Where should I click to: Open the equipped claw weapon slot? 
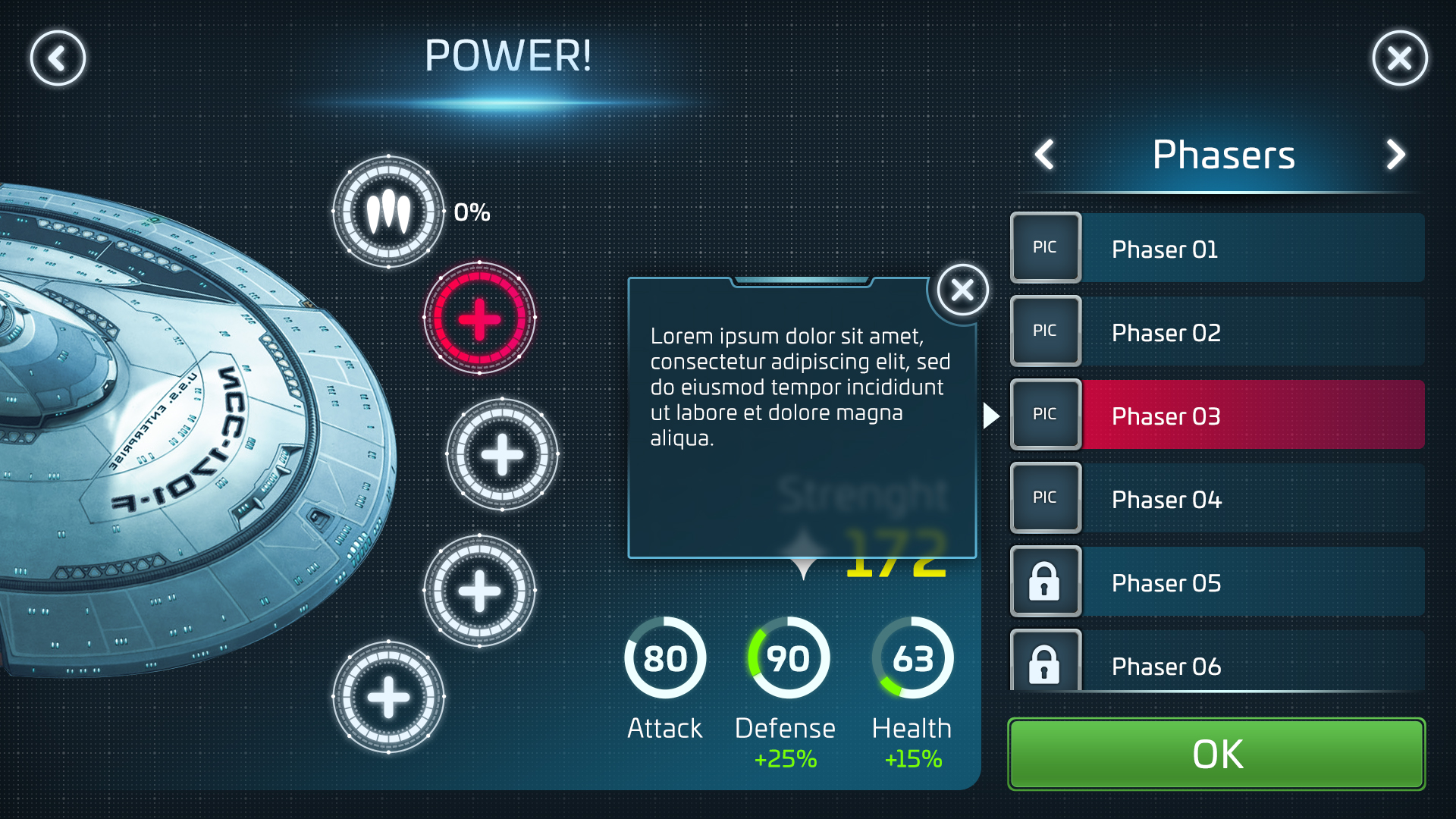[x=388, y=212]
